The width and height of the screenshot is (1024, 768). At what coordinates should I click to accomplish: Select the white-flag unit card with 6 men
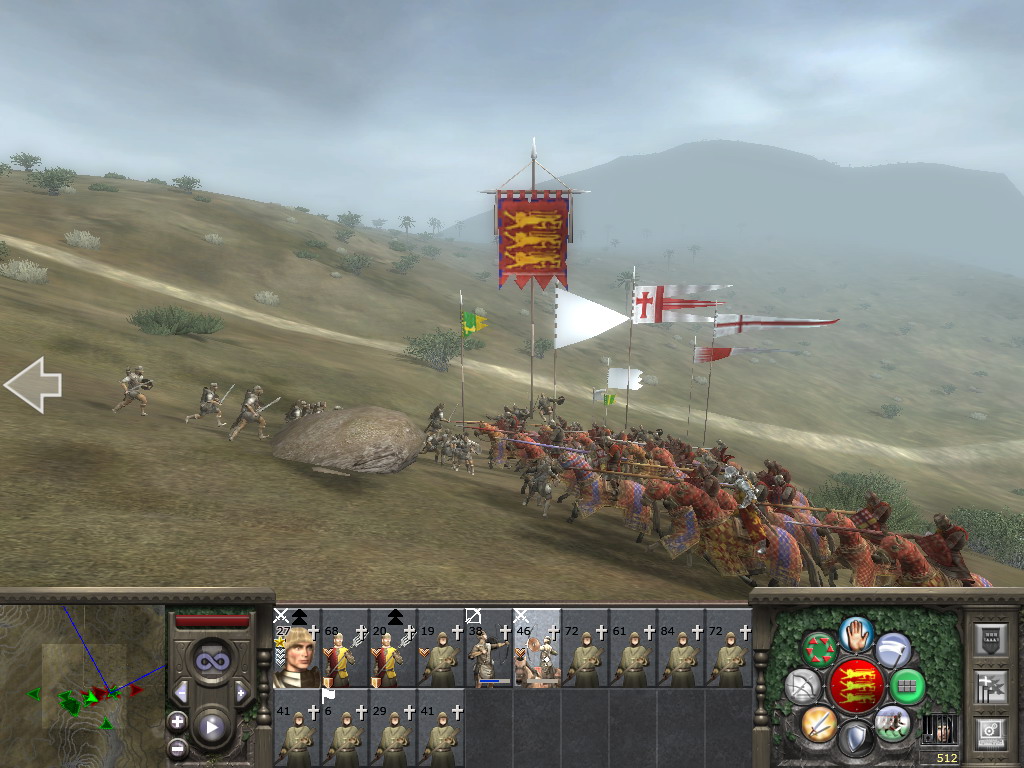pyautogui.click(x=345, y=727)
